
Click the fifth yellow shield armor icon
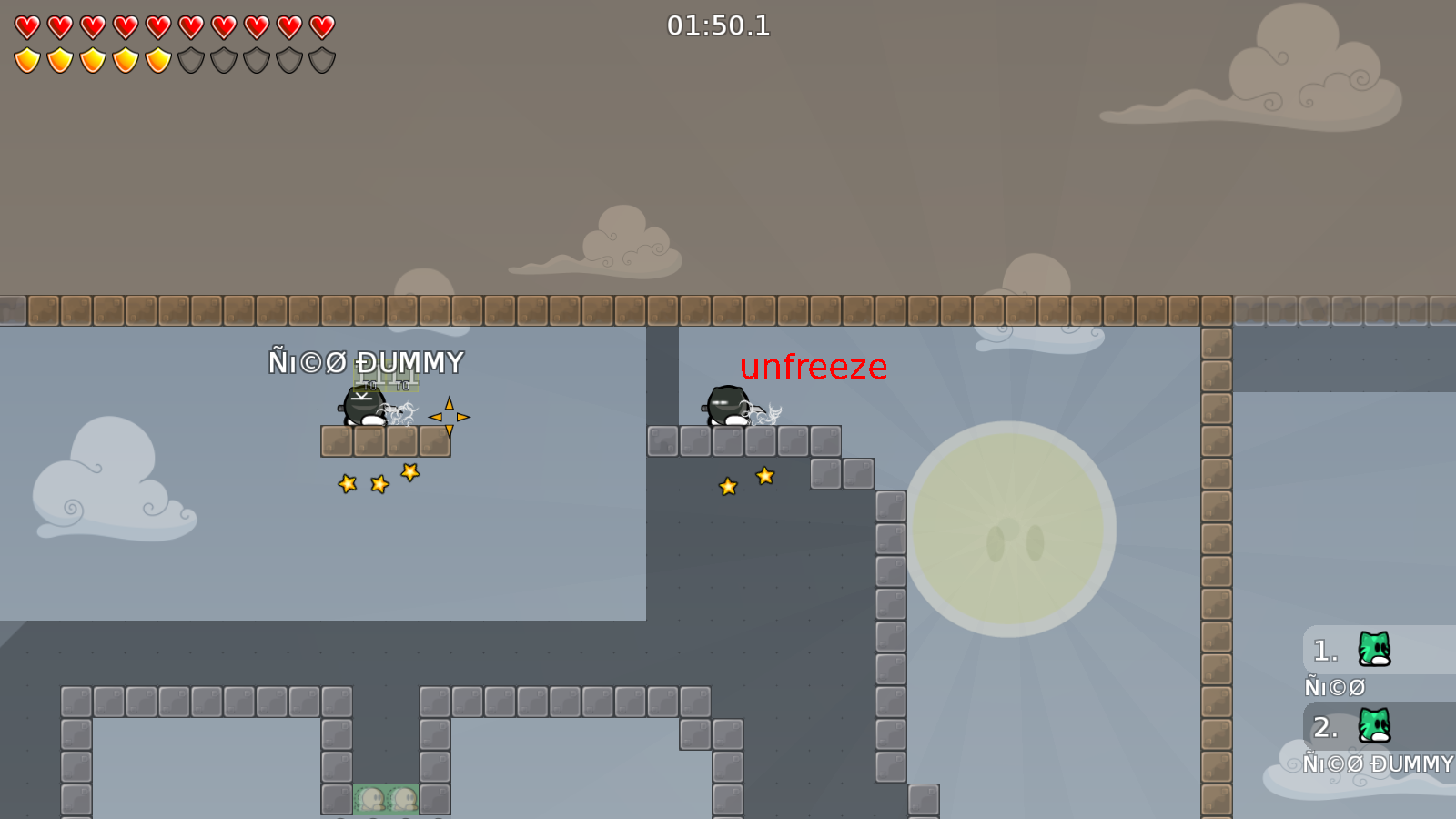tap(157, 58)
